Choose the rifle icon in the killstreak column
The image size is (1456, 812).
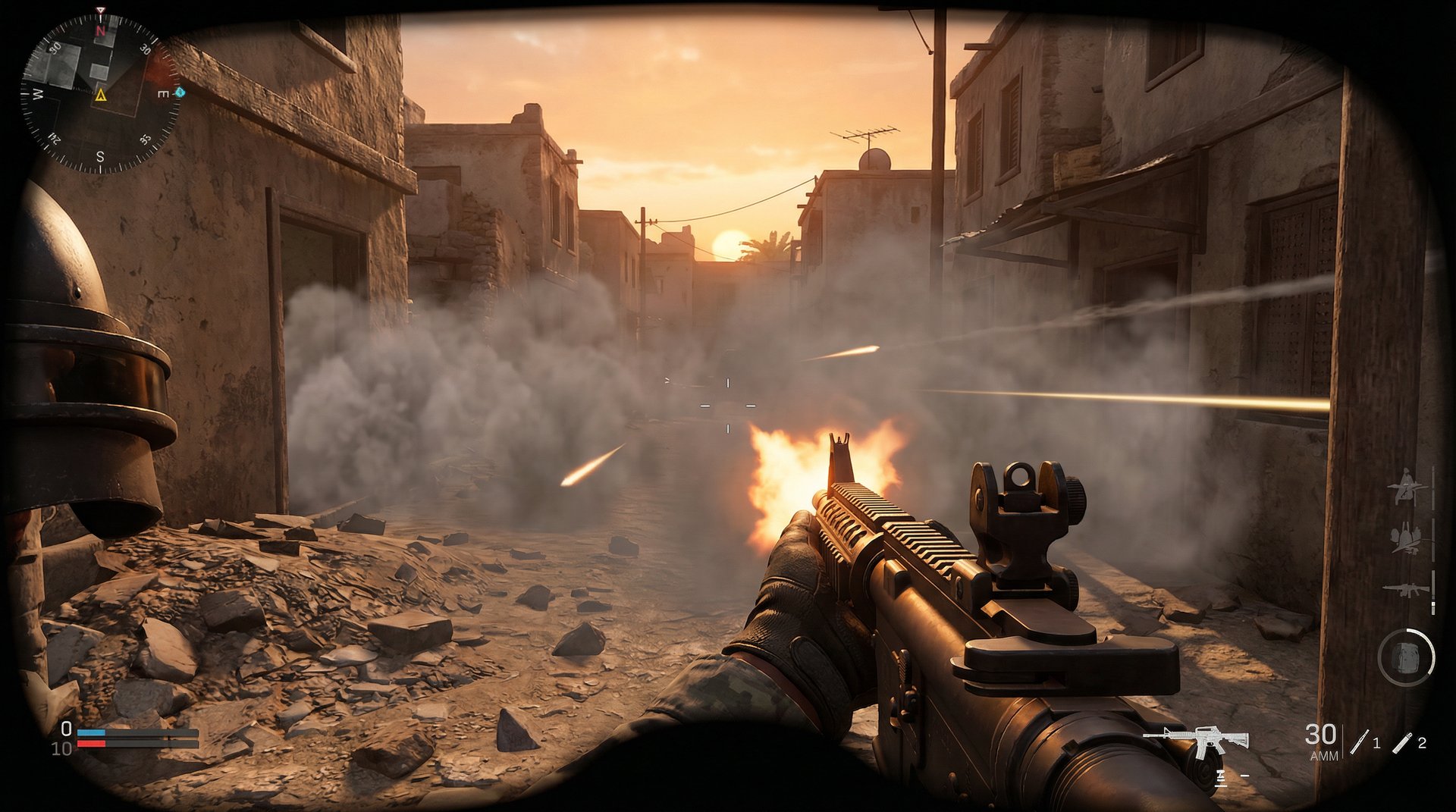[1405, 589]
